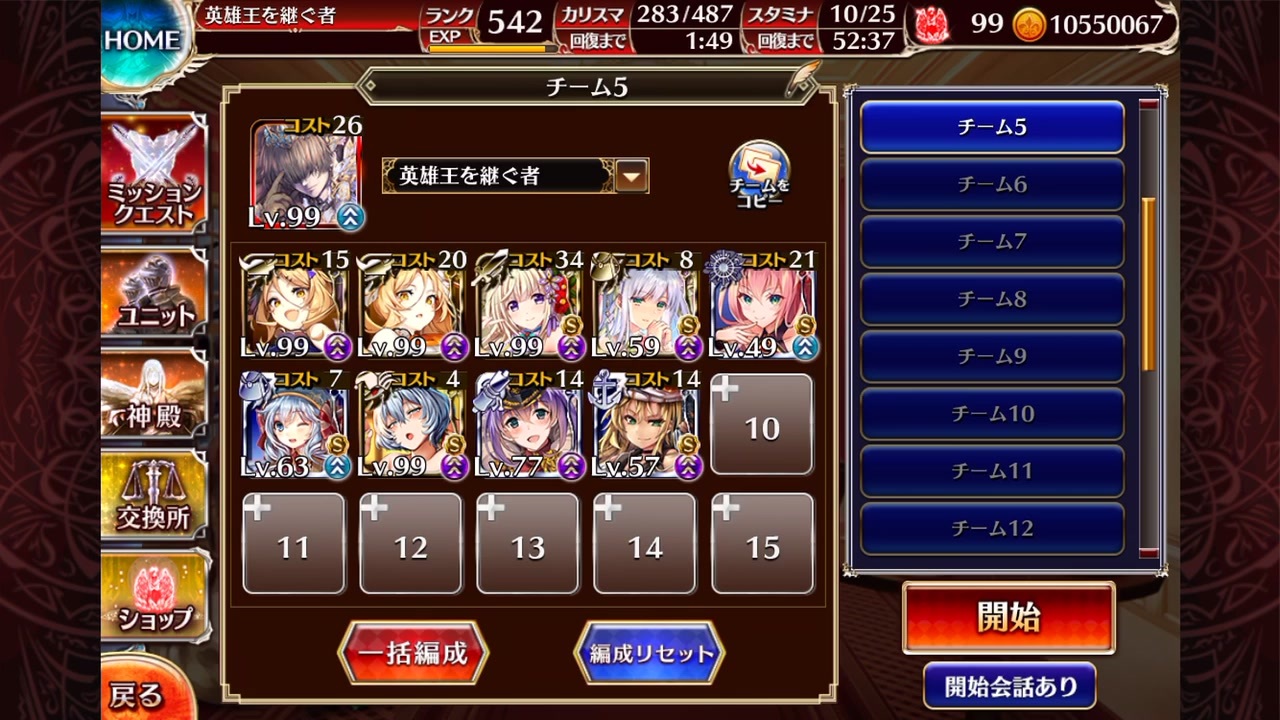Select empty unit slot number 10
Viewport: 1280px width, 720px height.
[762, 424]
